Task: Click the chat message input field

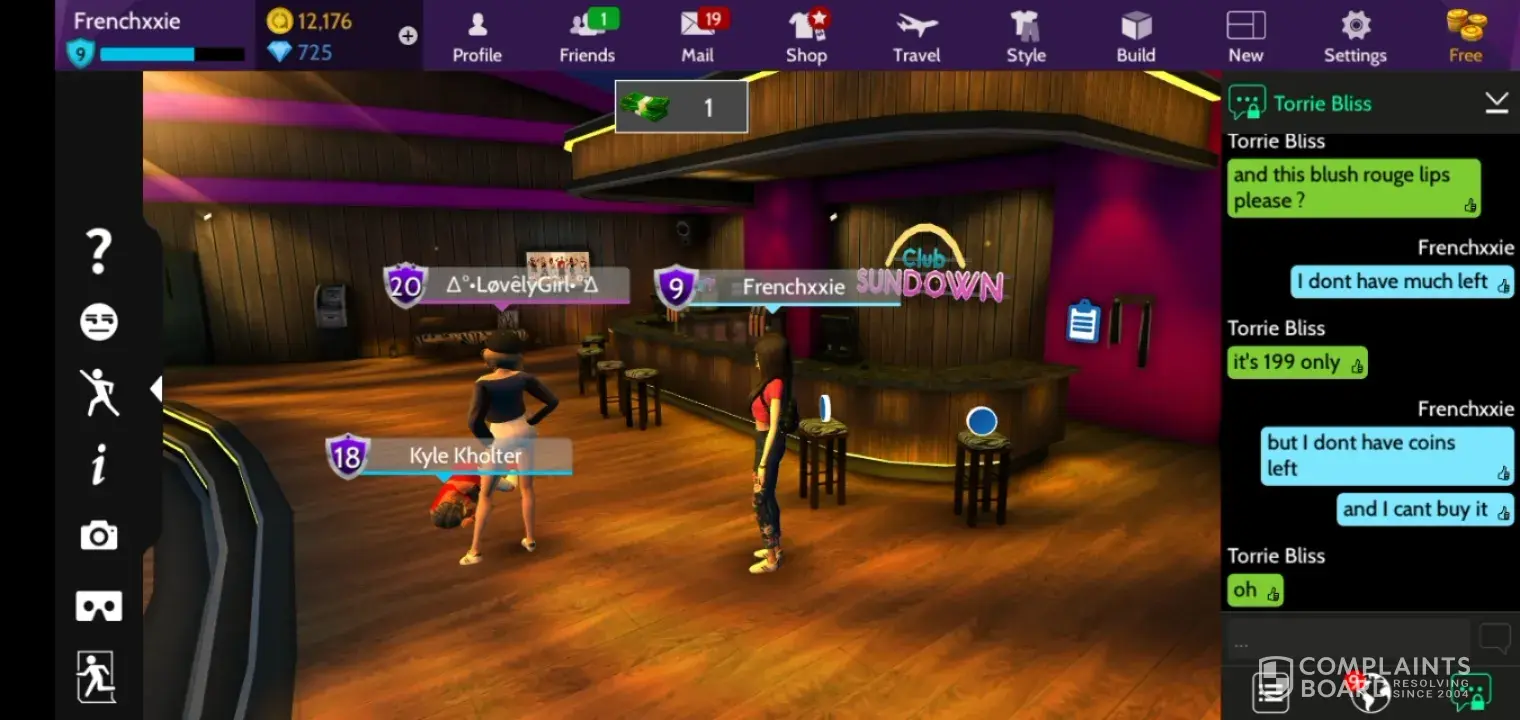Action: pyautogui.click(x=1346, y=641)
